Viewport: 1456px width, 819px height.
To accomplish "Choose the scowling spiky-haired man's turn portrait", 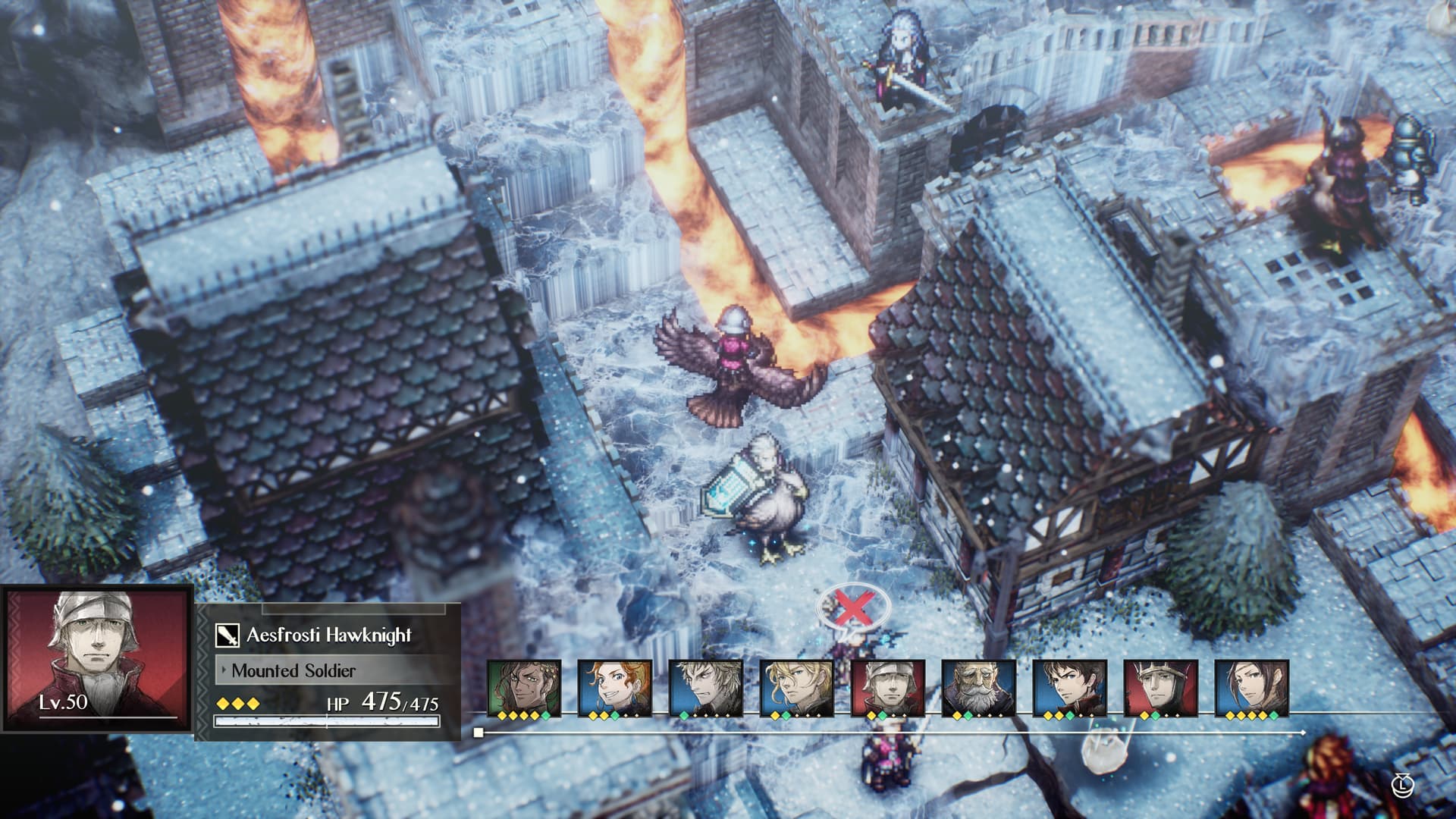I will point(705,687).
